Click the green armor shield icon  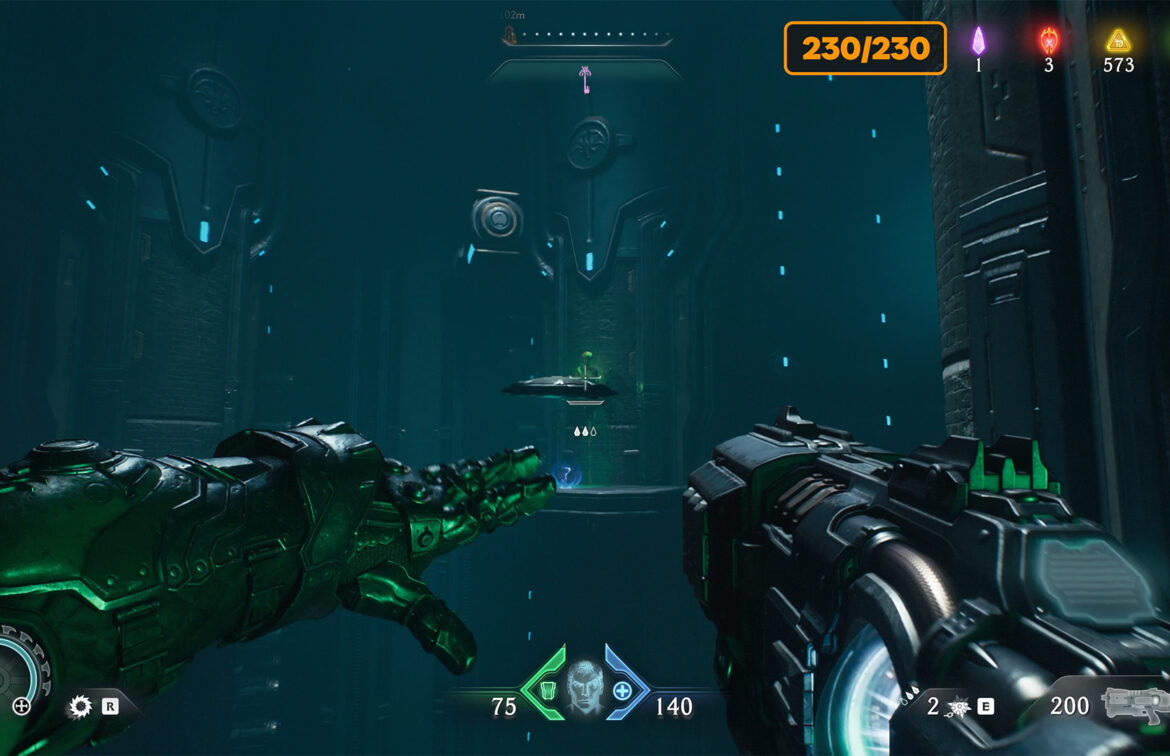tap(547, 690)
